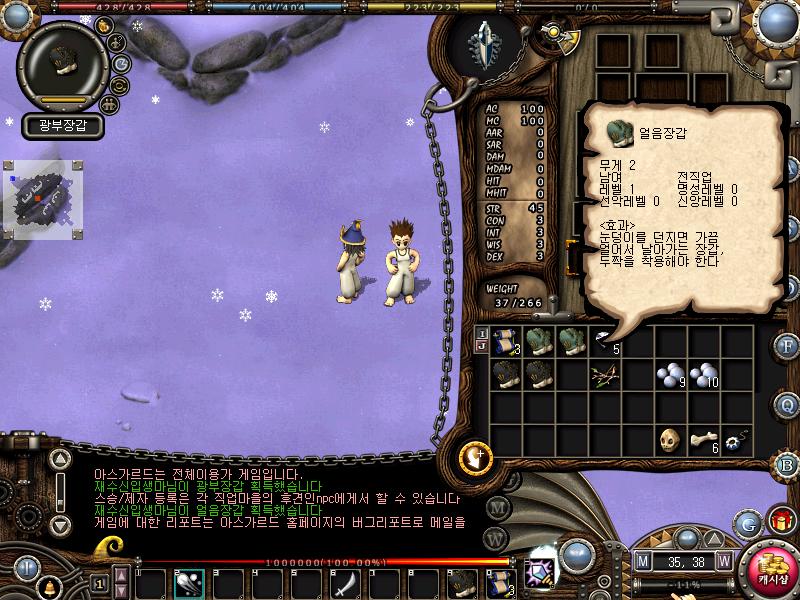Click the W button beside coordinates
This screenshot has width=800, height=600.
723,561
